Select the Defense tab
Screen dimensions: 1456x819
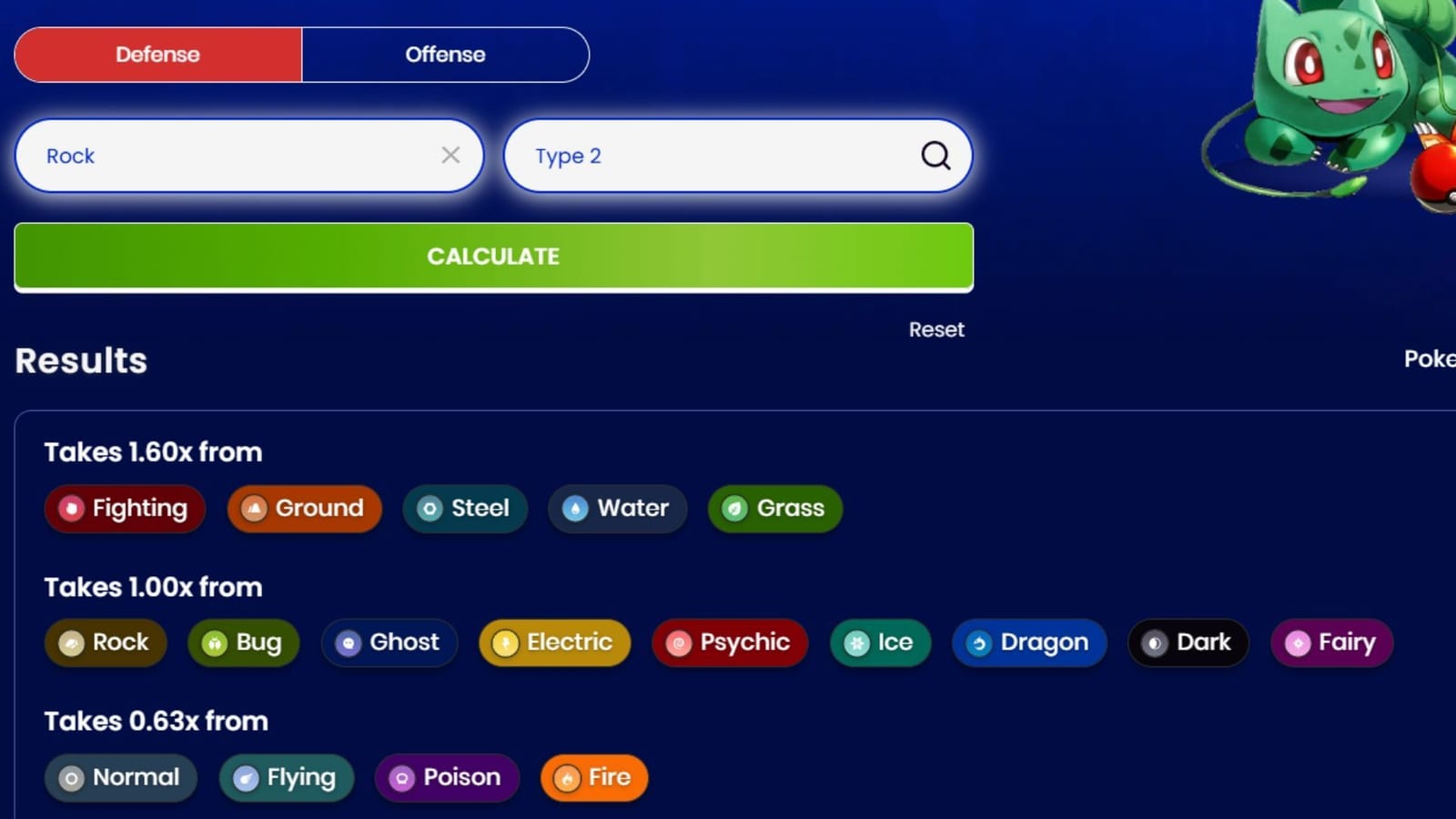pyautogui.click(x=157, y=55)
